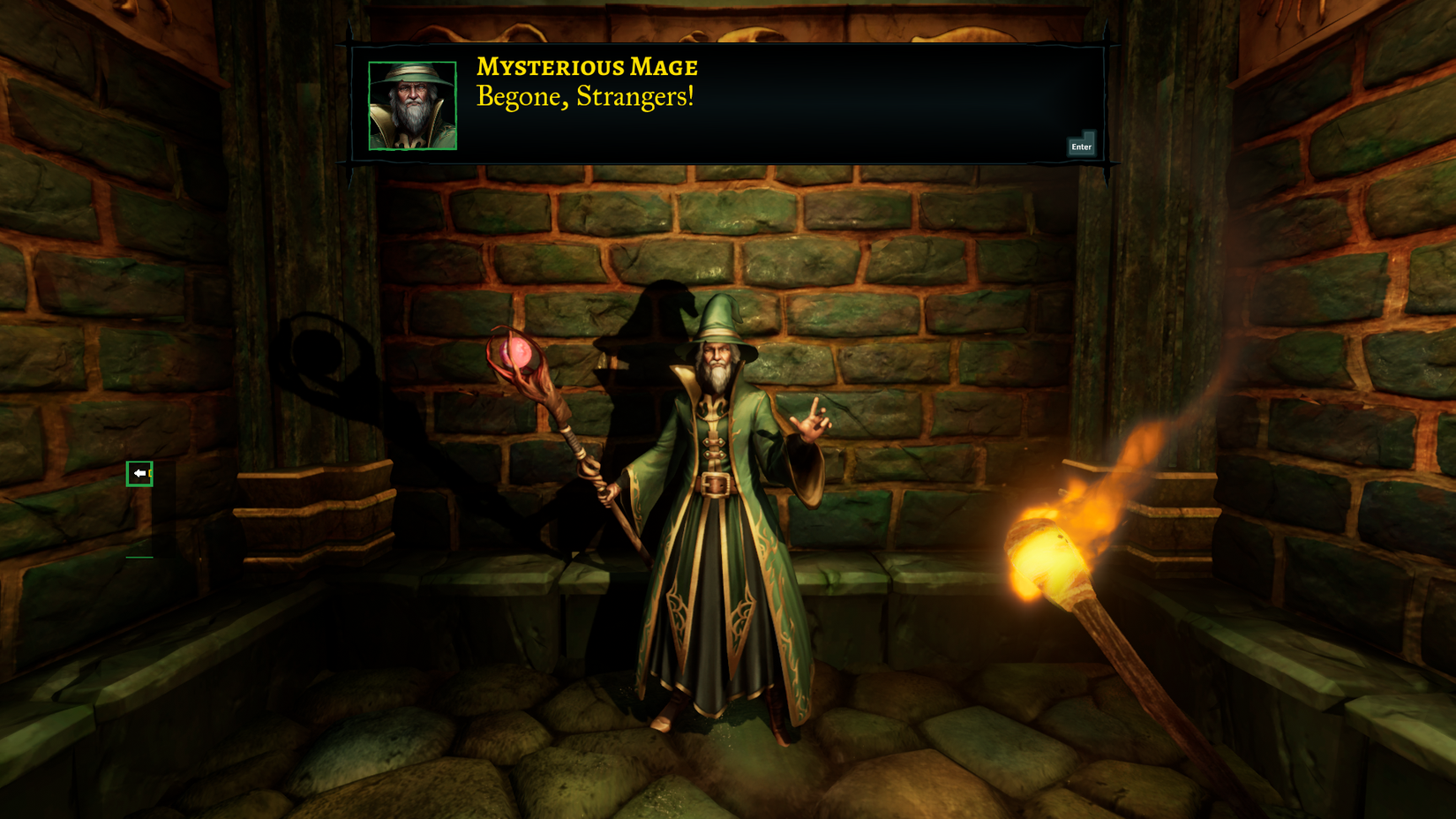
Task: Click the name label 'Mysterious Mage'
Action: [586, 66]
